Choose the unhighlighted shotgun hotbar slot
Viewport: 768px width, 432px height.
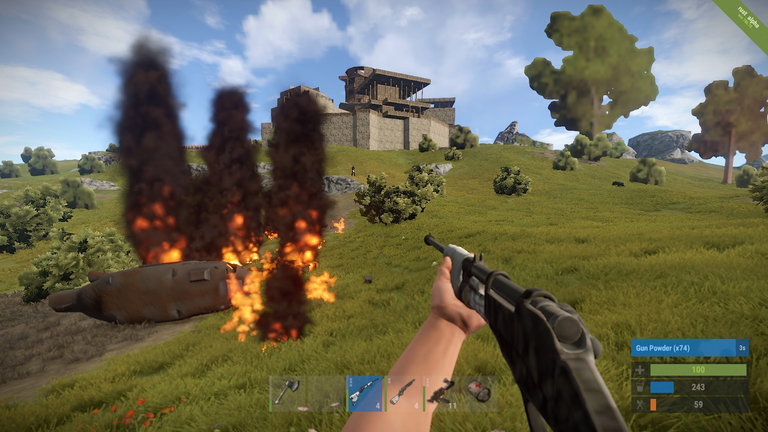coord(403,393)
